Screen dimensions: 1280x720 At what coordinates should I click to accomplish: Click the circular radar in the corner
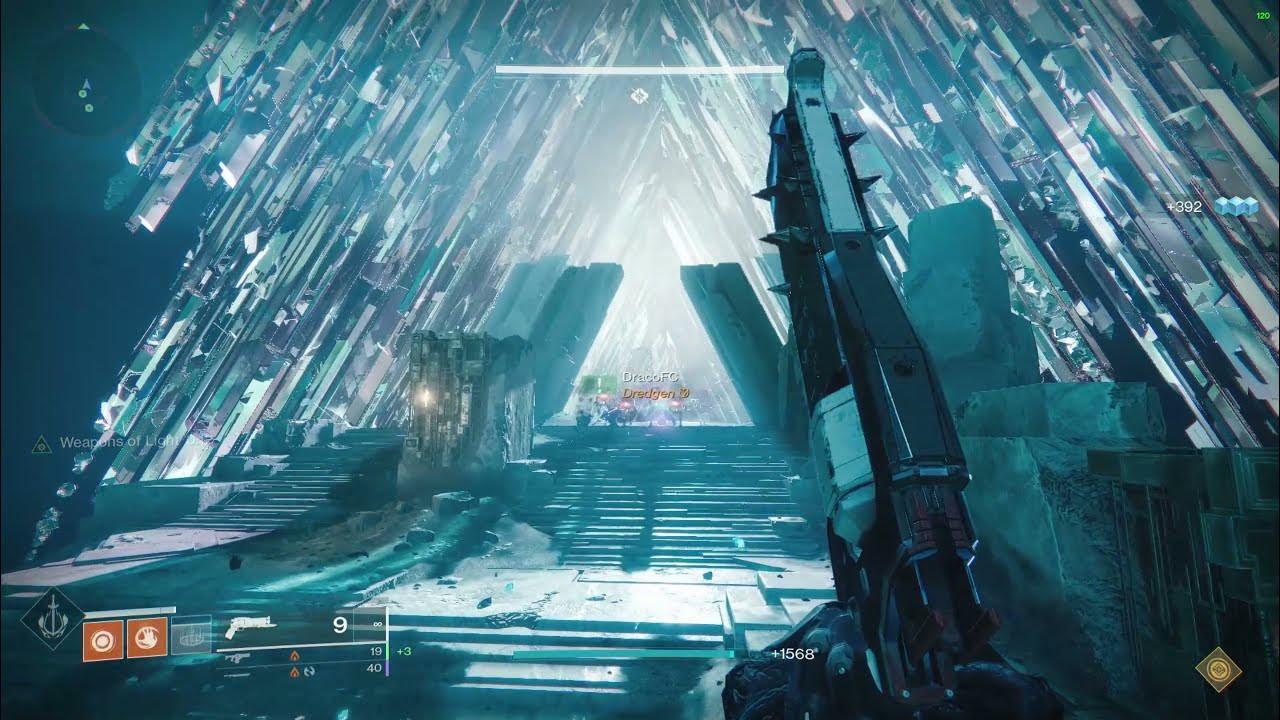point(86,80)
